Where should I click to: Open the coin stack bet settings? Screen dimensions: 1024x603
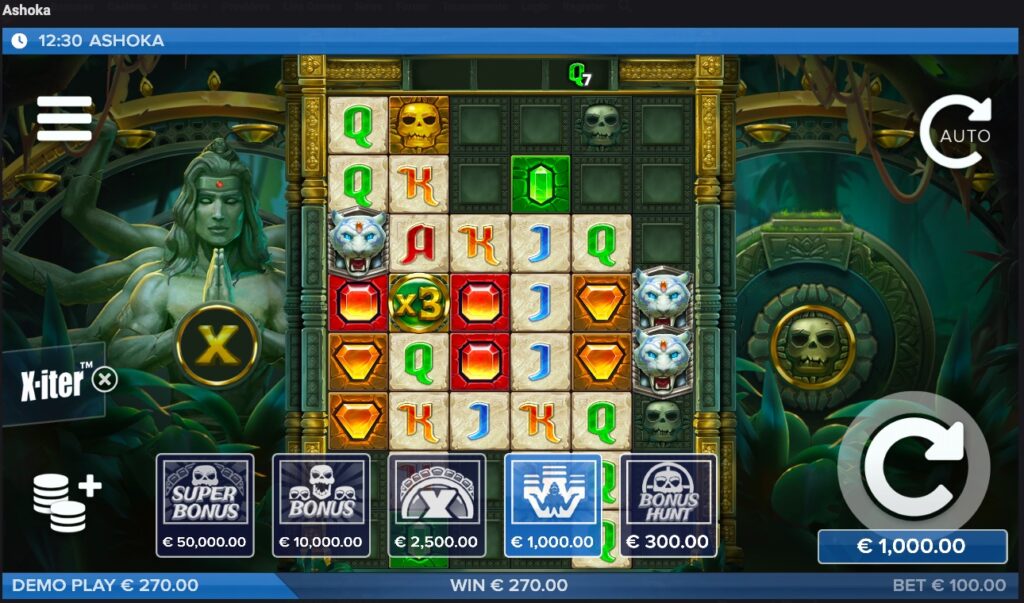tap(66, 500)
